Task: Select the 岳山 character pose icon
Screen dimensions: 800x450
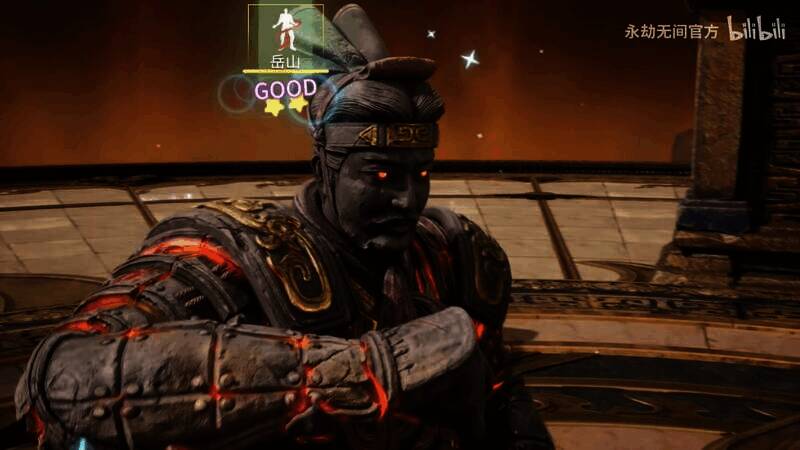Action: point(285,30)
